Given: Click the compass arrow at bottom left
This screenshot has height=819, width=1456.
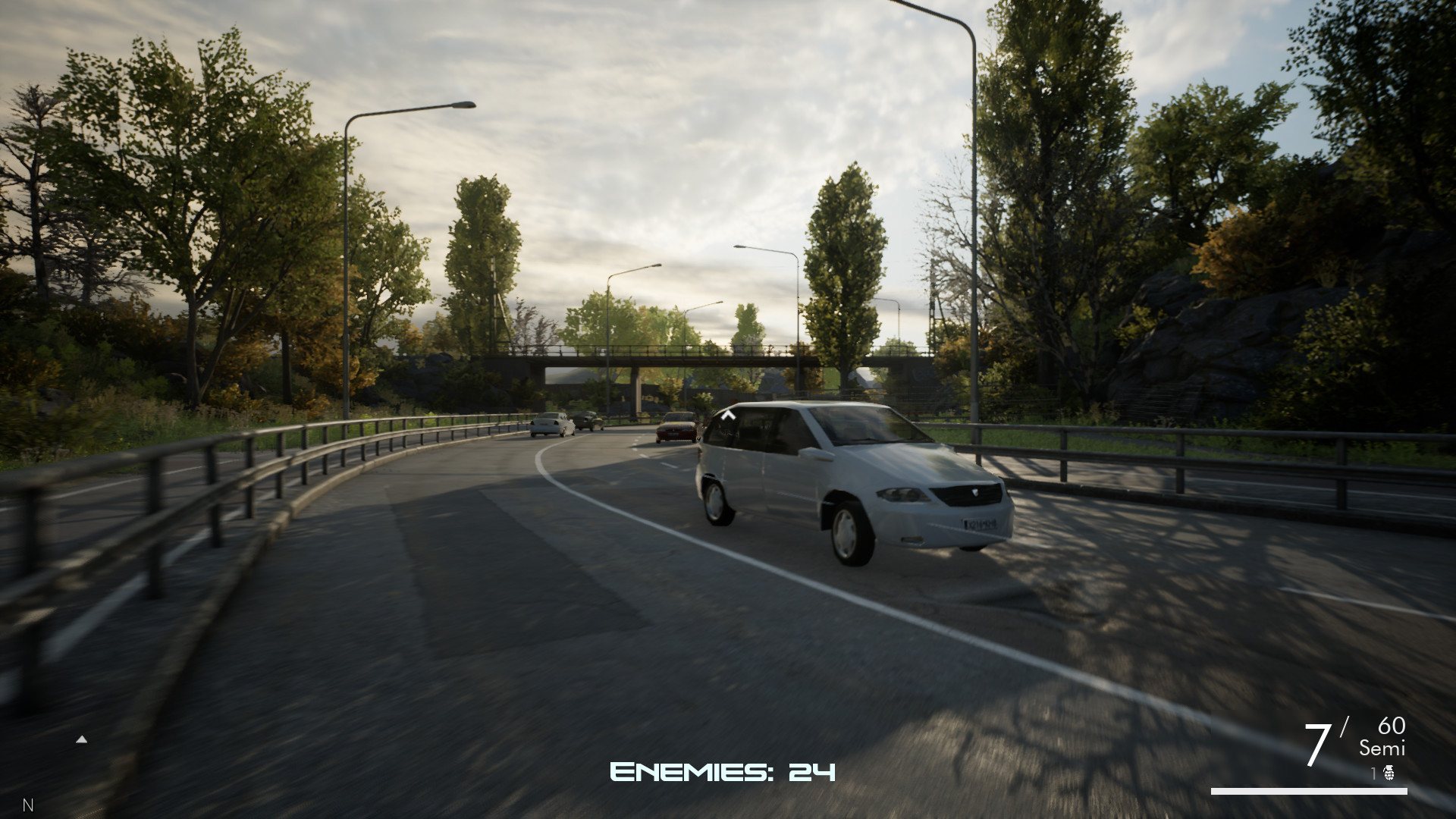Looking at the screenshot, I should pyautogui.click(x=81, y=740).
